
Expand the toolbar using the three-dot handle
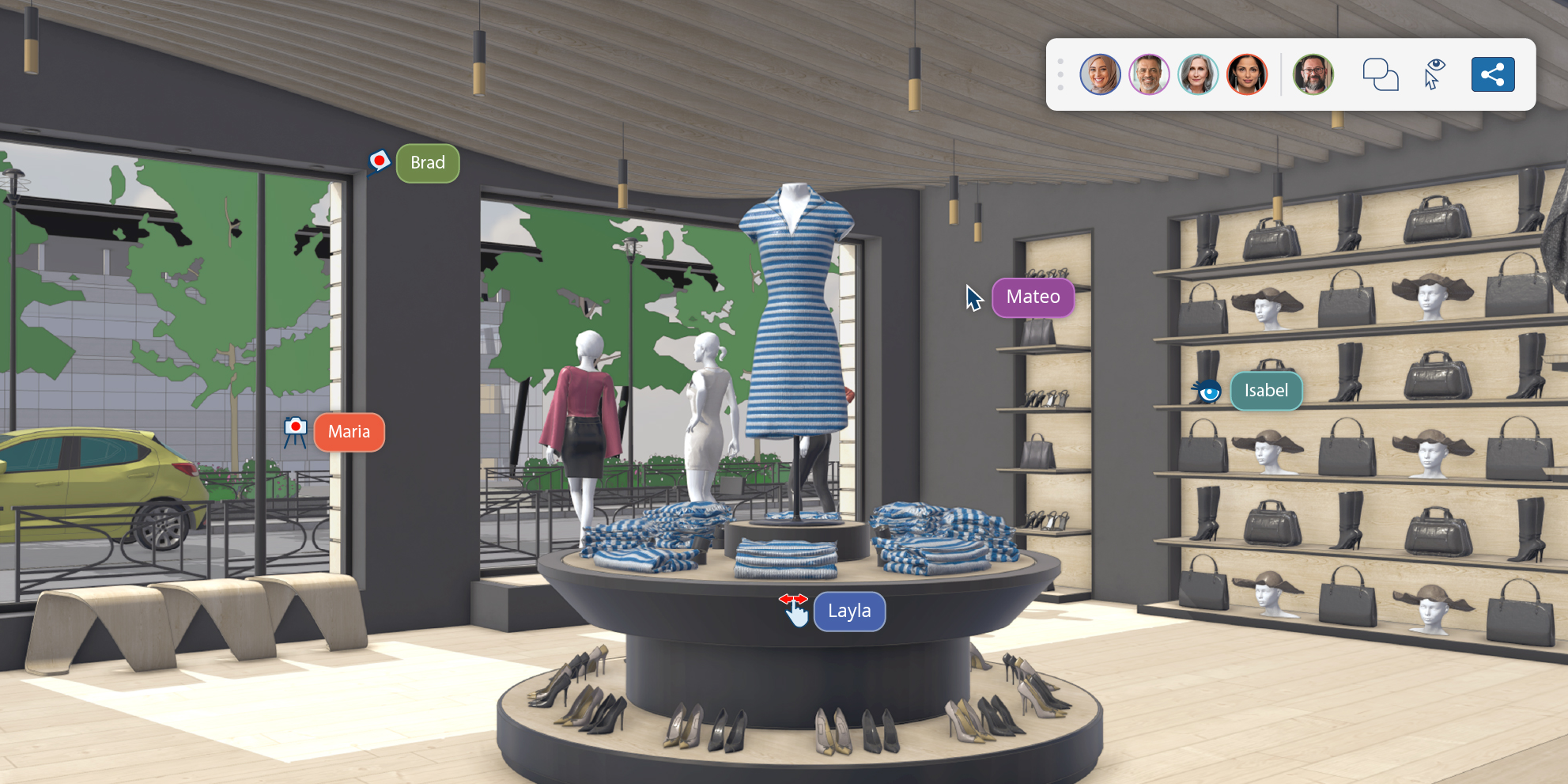tap(1060, 74)
